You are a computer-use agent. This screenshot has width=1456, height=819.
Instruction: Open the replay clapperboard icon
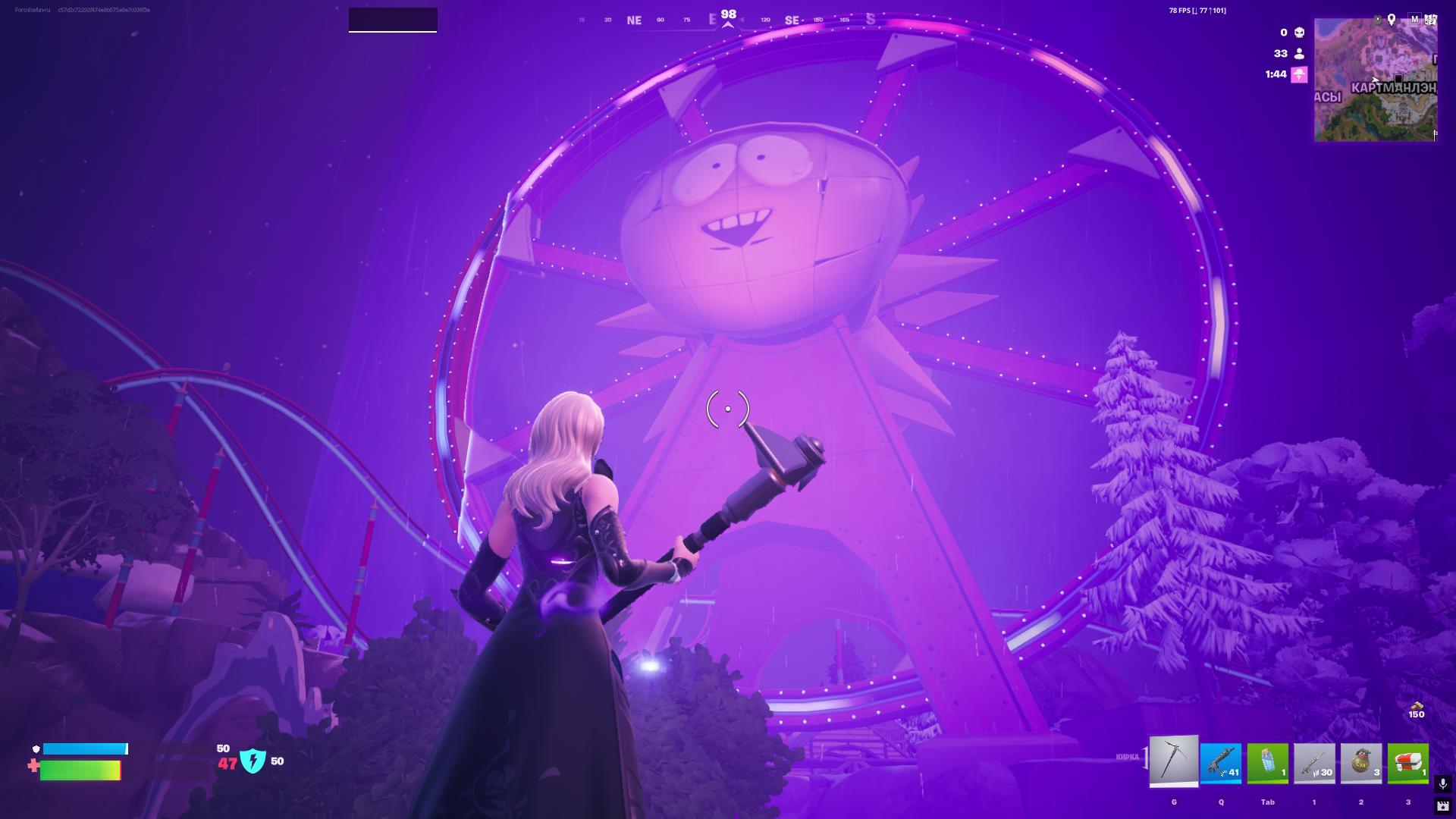click(x=1442, y=806)
